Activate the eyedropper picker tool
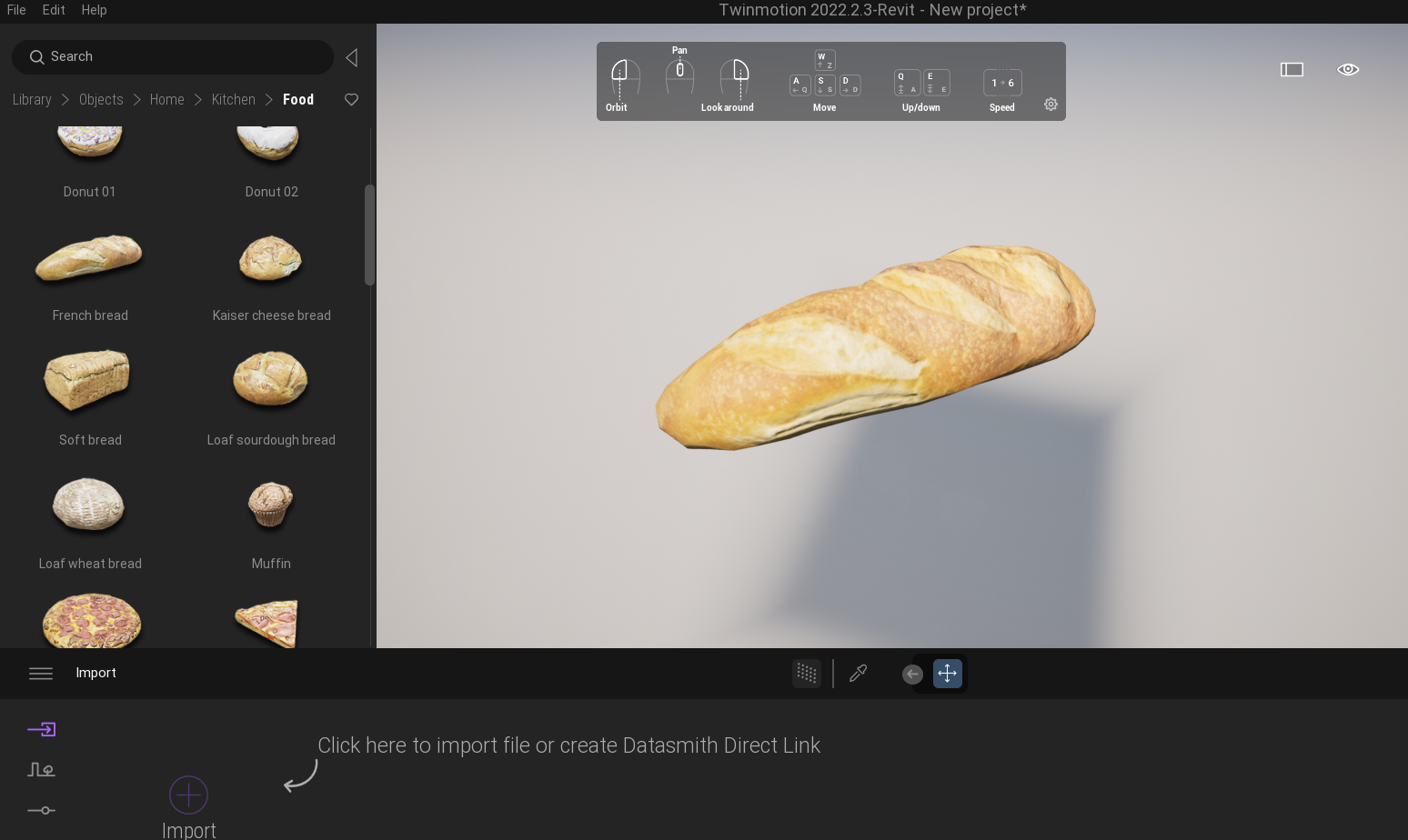 click(x=858, y=674)
